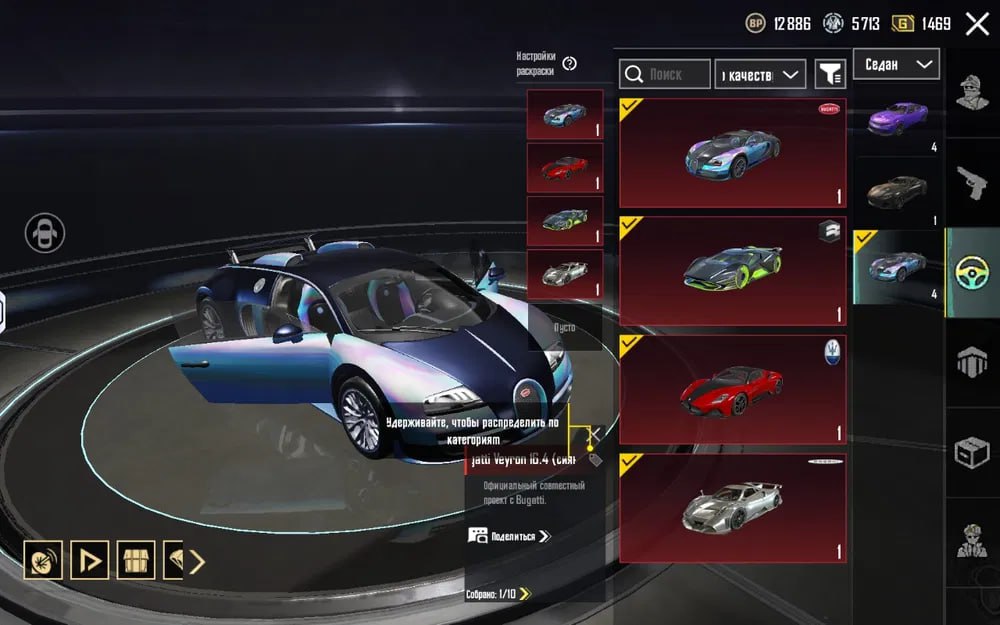Switch to the pistol weapons tab
This screenshot has width=1000, height=625.
click(972, 182)
